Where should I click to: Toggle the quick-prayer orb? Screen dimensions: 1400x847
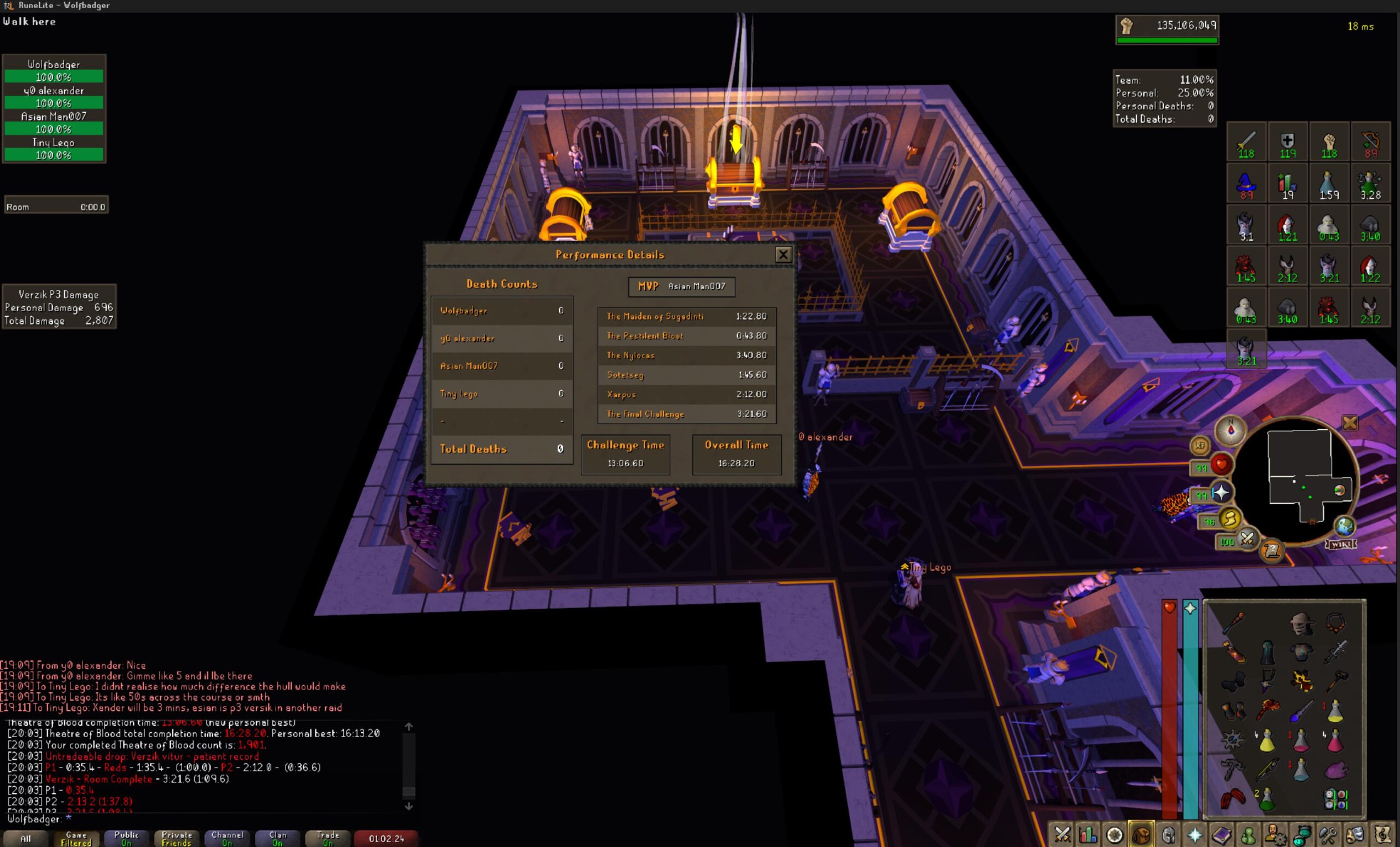pos(1221,493)
